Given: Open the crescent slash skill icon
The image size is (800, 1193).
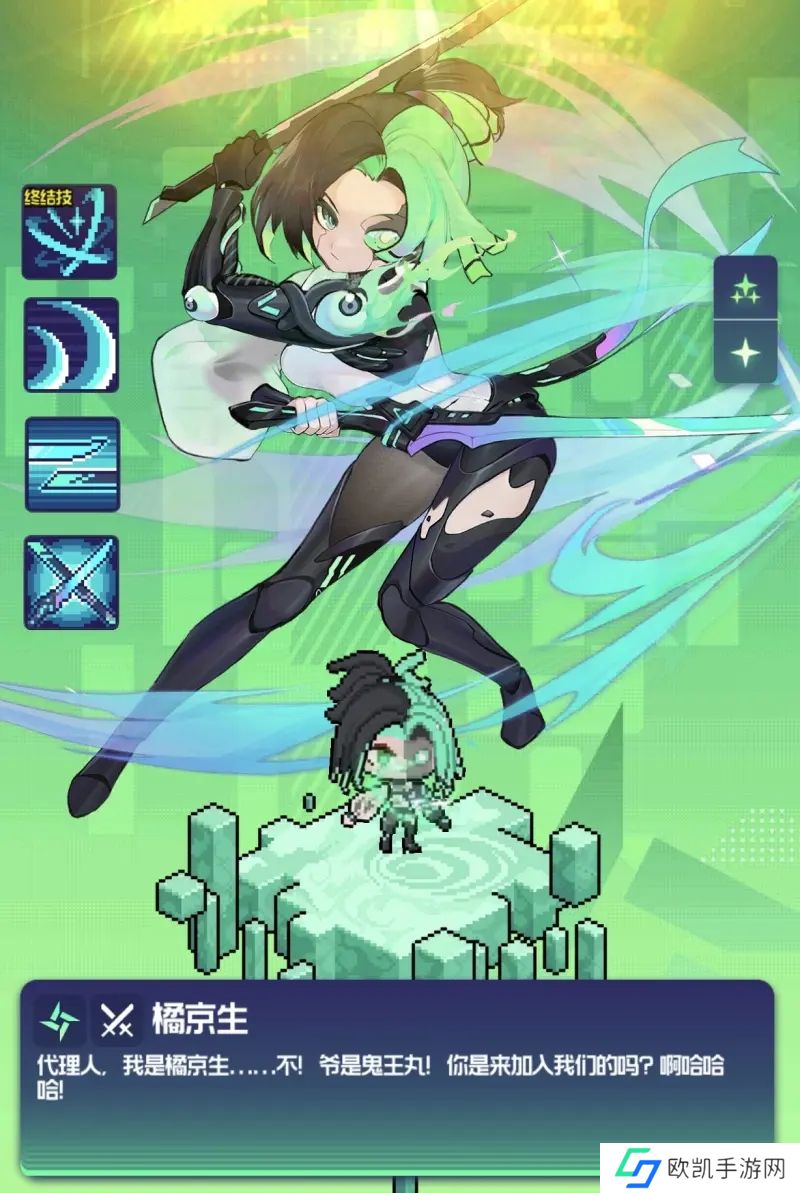Looking at the screenshot, I should (x=71, y=345).
